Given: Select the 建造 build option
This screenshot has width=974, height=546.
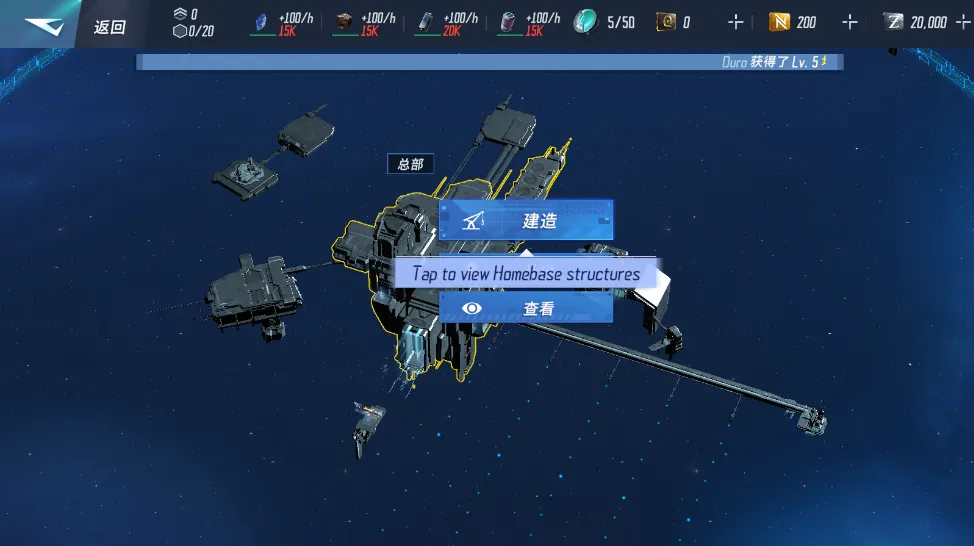Looking at the screenshot, I should coord(526,221).
